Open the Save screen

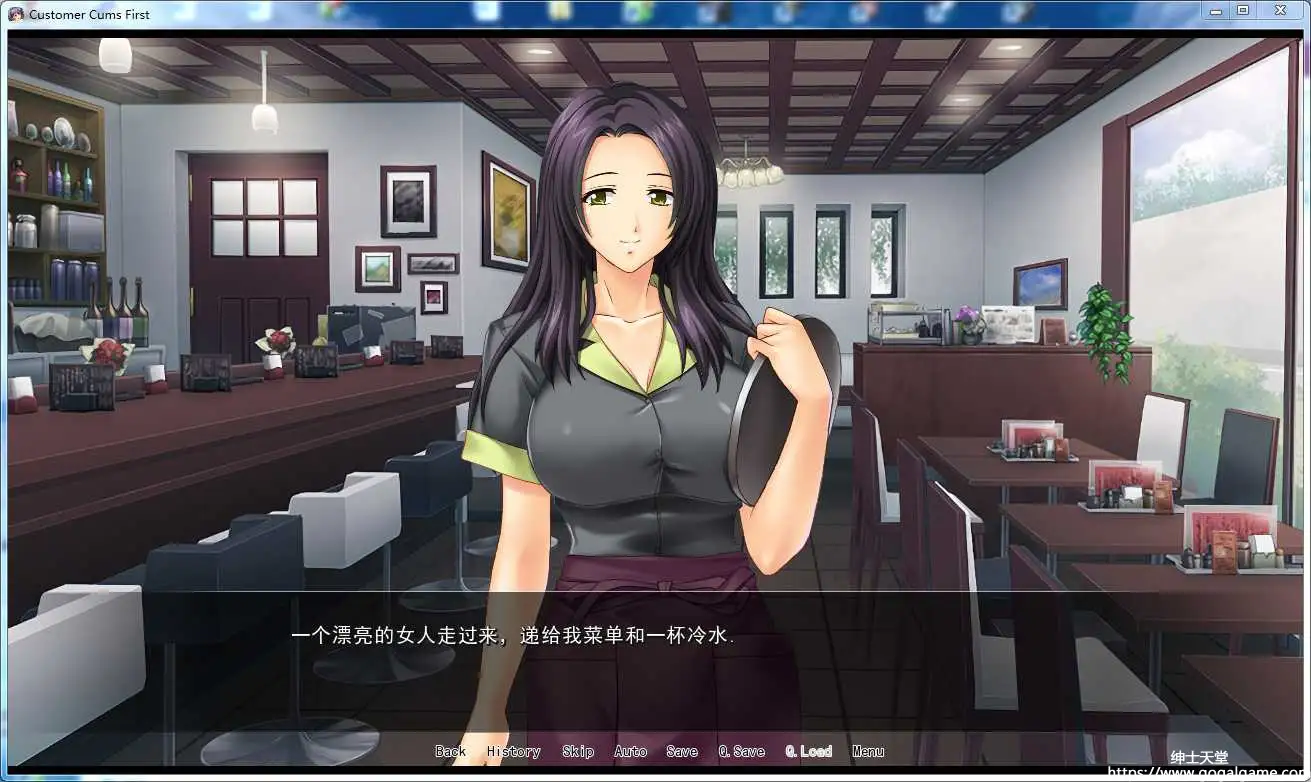(681, 751)
